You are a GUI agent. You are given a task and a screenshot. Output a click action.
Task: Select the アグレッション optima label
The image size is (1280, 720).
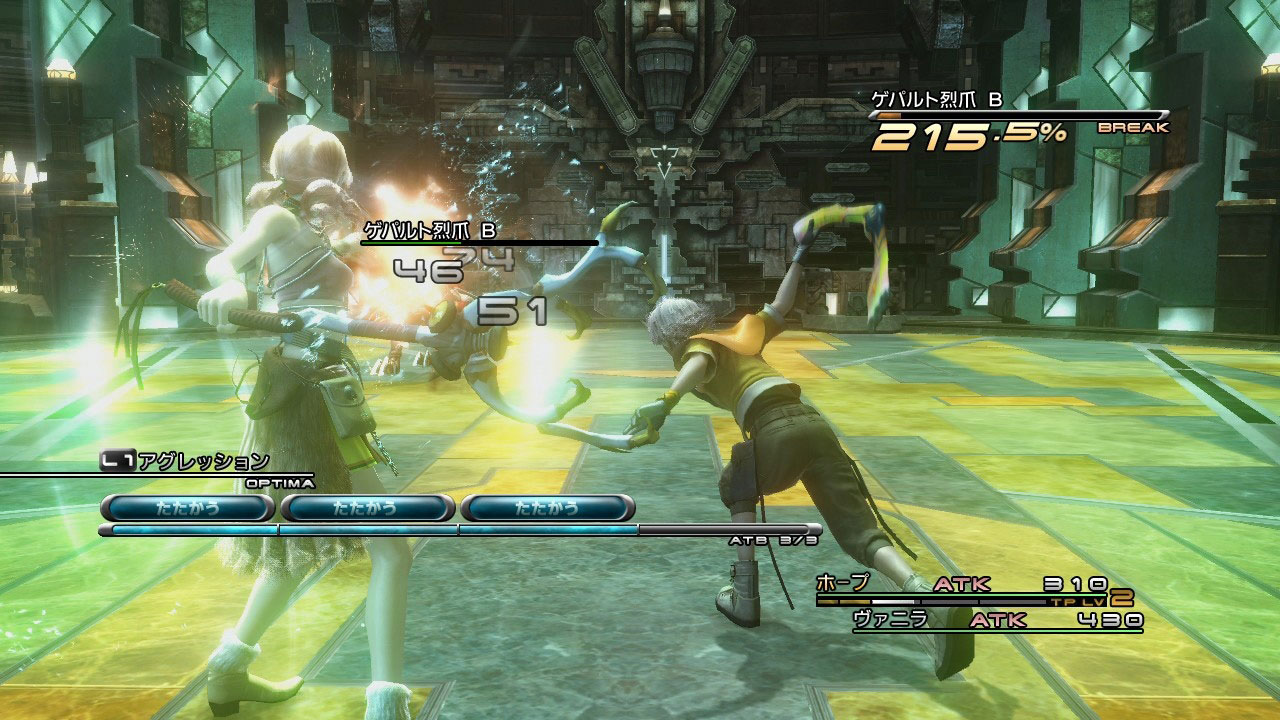pos(203,461)
